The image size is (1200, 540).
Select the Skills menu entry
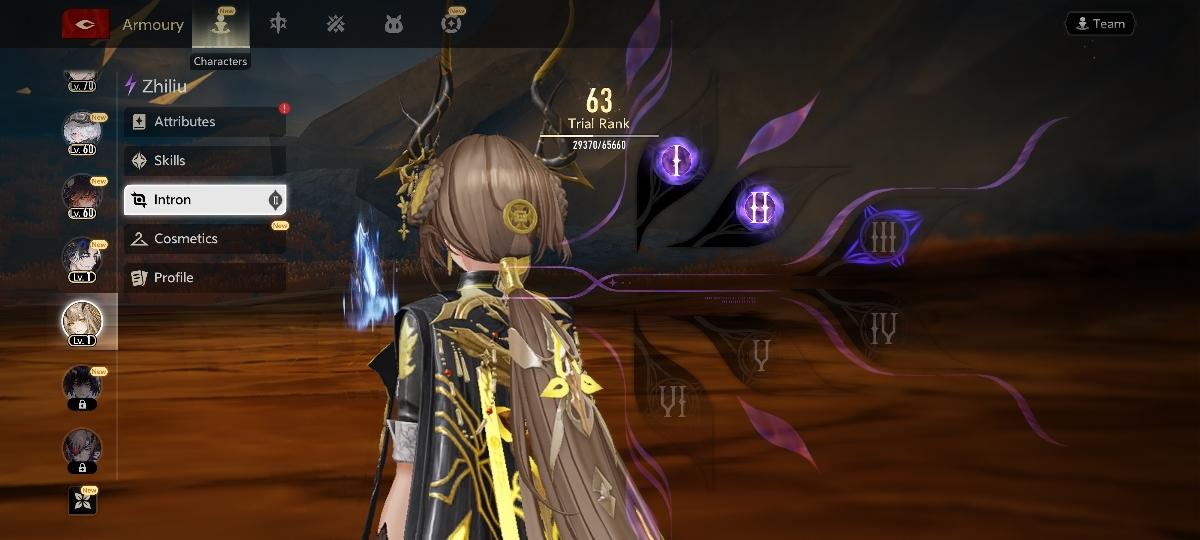[x=205, y=161]
